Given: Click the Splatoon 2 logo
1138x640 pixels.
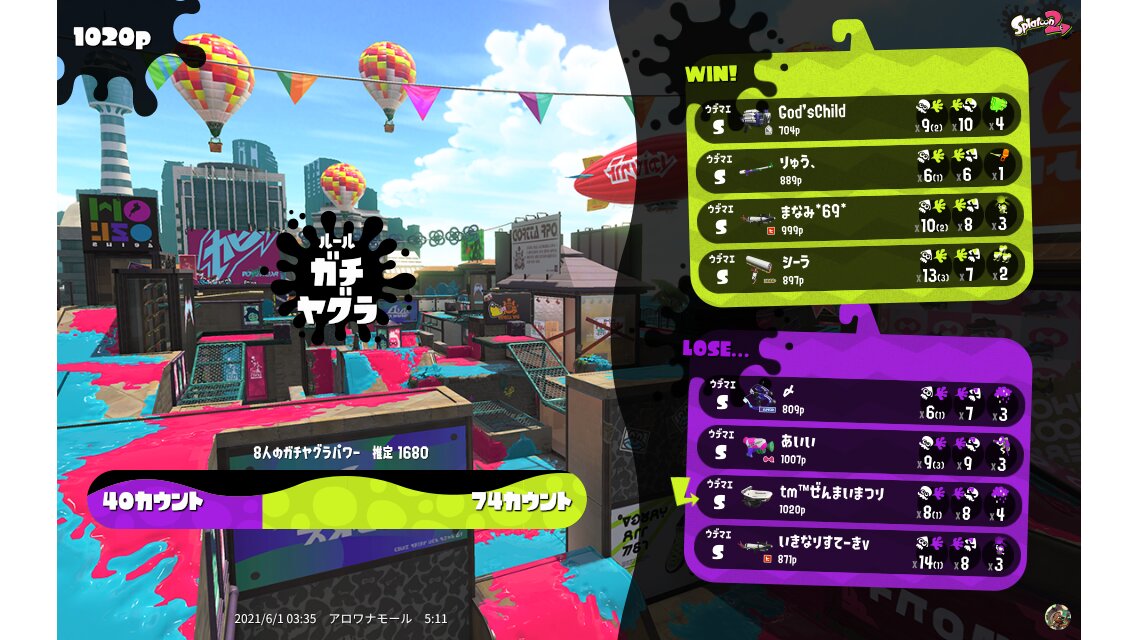Looking at the screenshot, I should coord(1039,24).
